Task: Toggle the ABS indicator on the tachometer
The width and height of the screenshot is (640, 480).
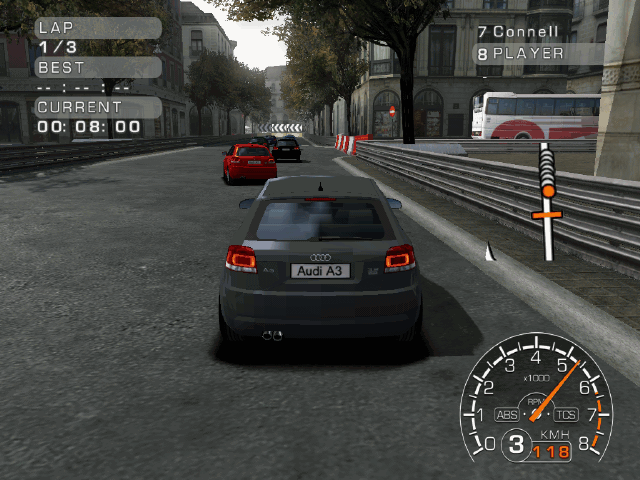Action: [x=508, y=415]
